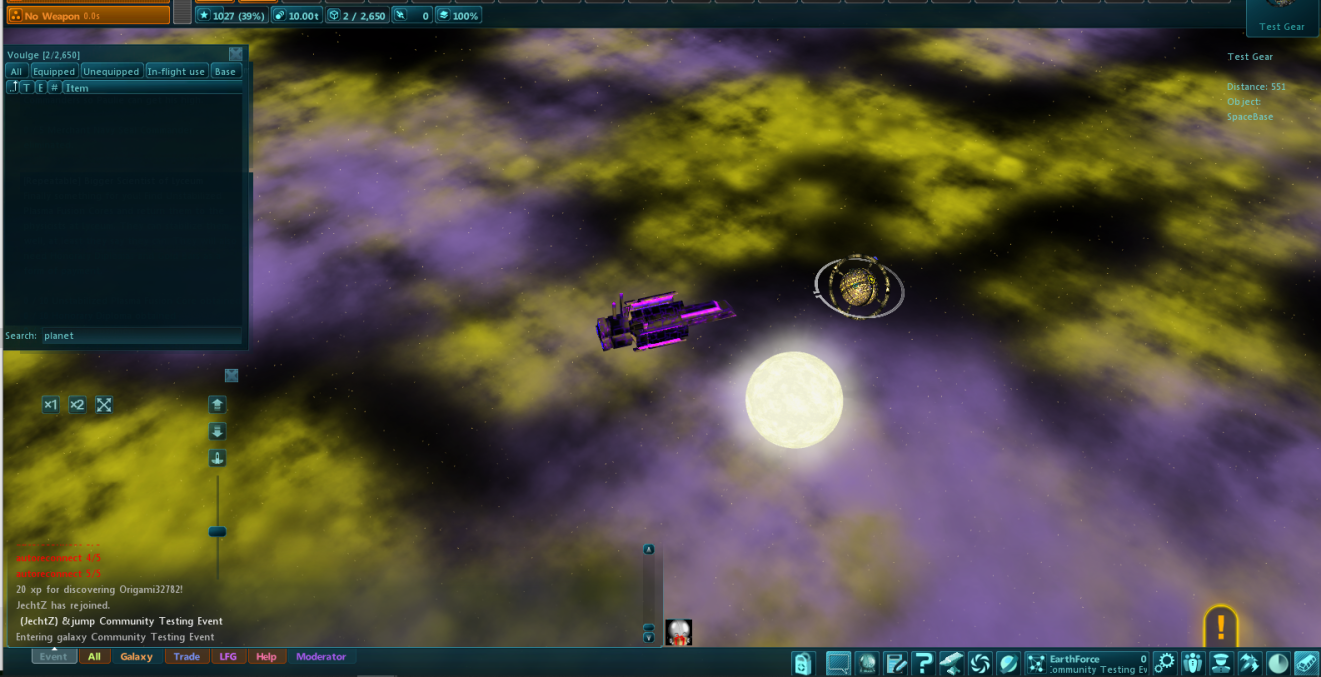The width and height of the screenshot is (1321, 677).
Task: Close the Voulge inventory panel
Action: click(x=235, y=54)
